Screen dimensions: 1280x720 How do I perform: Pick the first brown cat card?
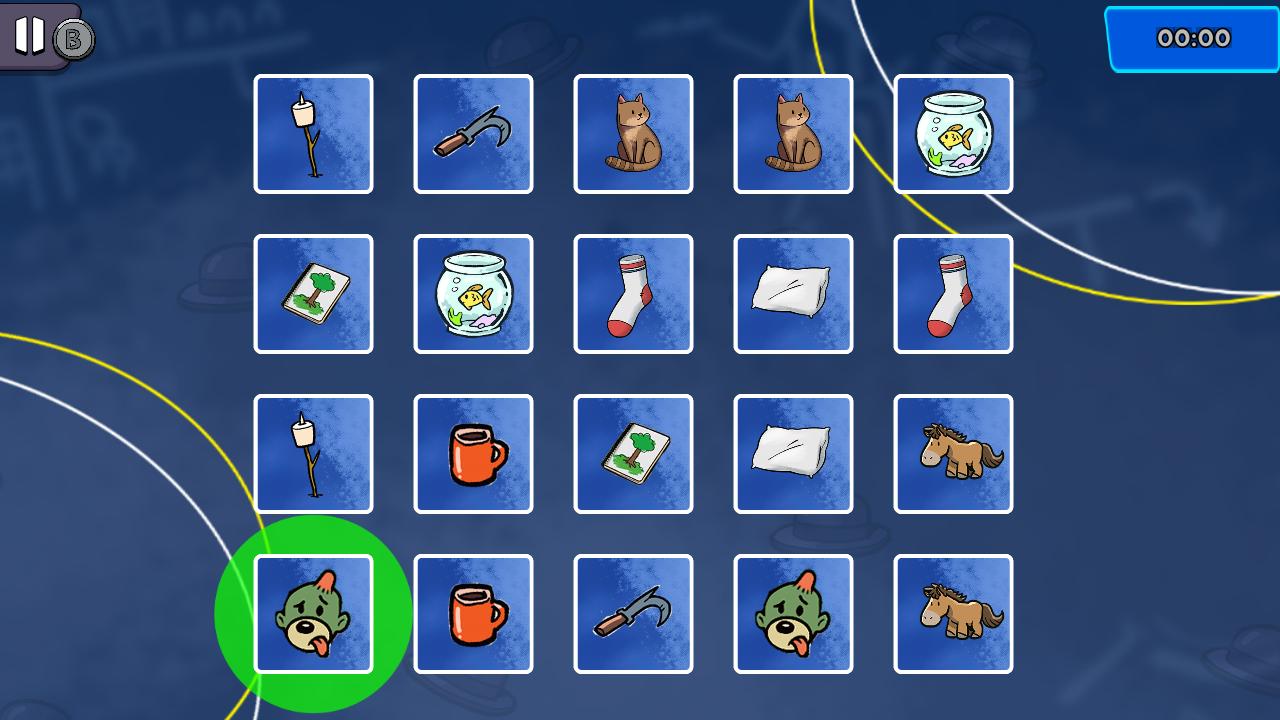point(633,134)
